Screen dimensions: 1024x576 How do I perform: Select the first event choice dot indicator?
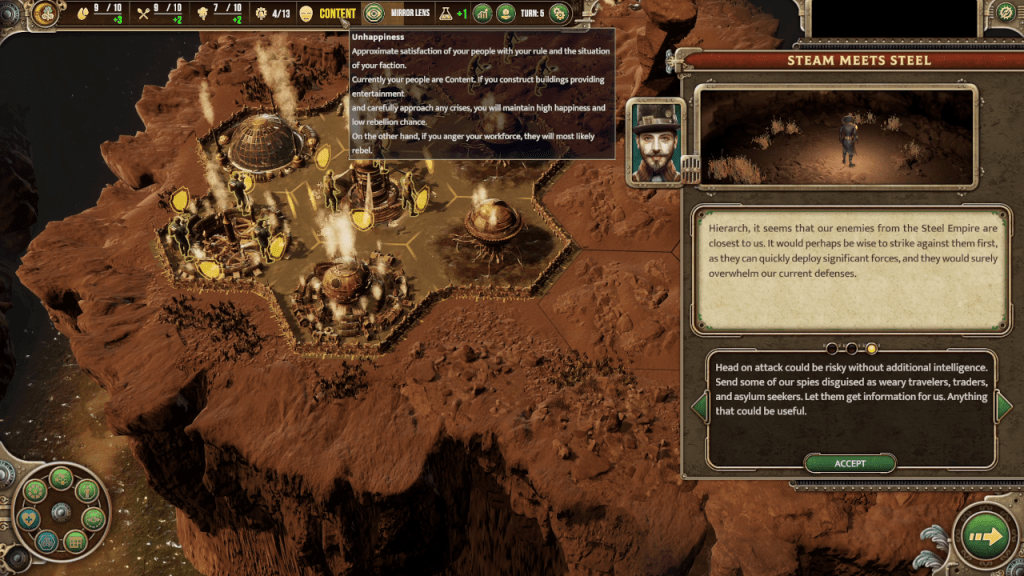click(831, 349)
